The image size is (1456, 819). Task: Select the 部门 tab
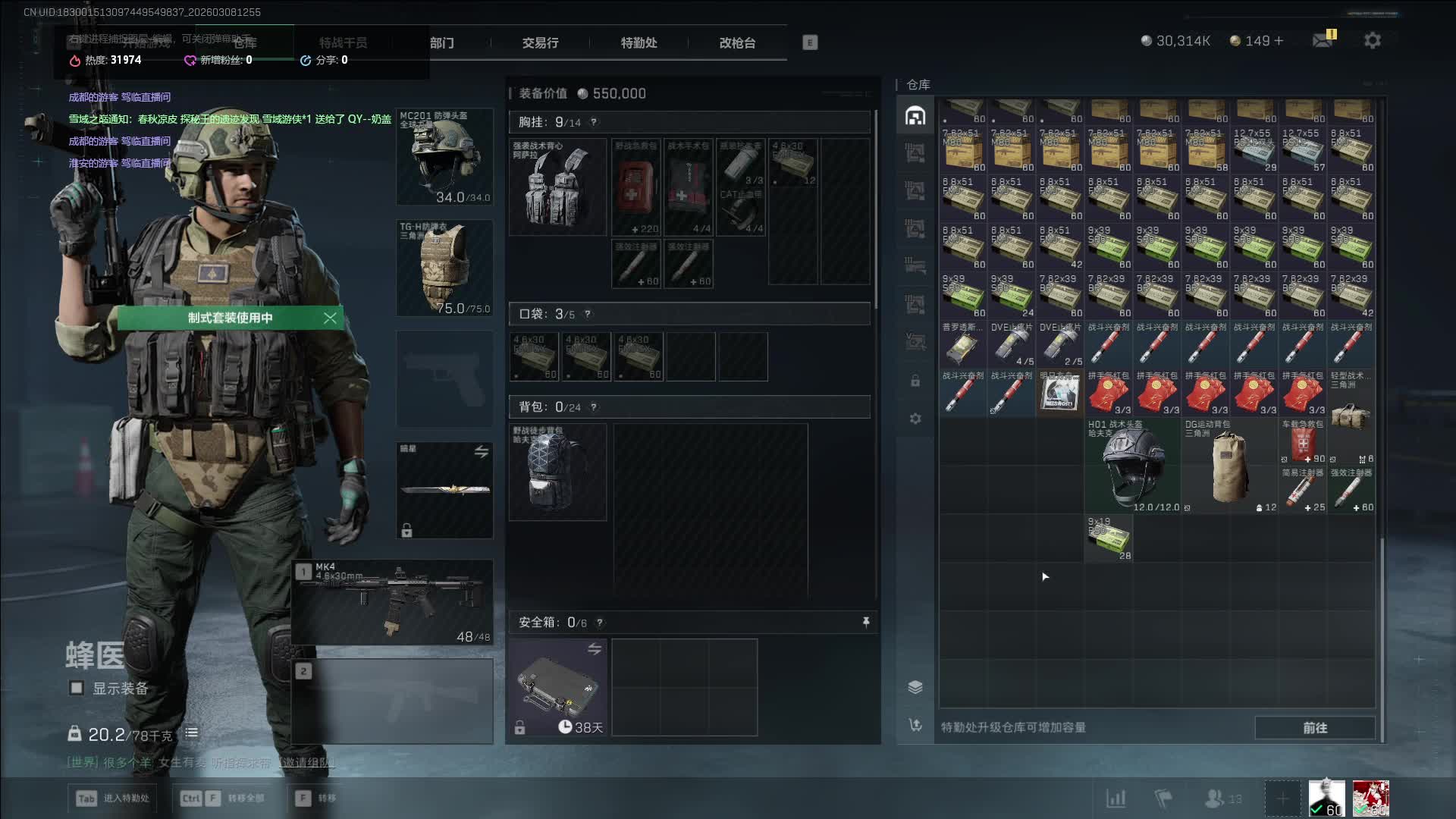pos(442,43)
